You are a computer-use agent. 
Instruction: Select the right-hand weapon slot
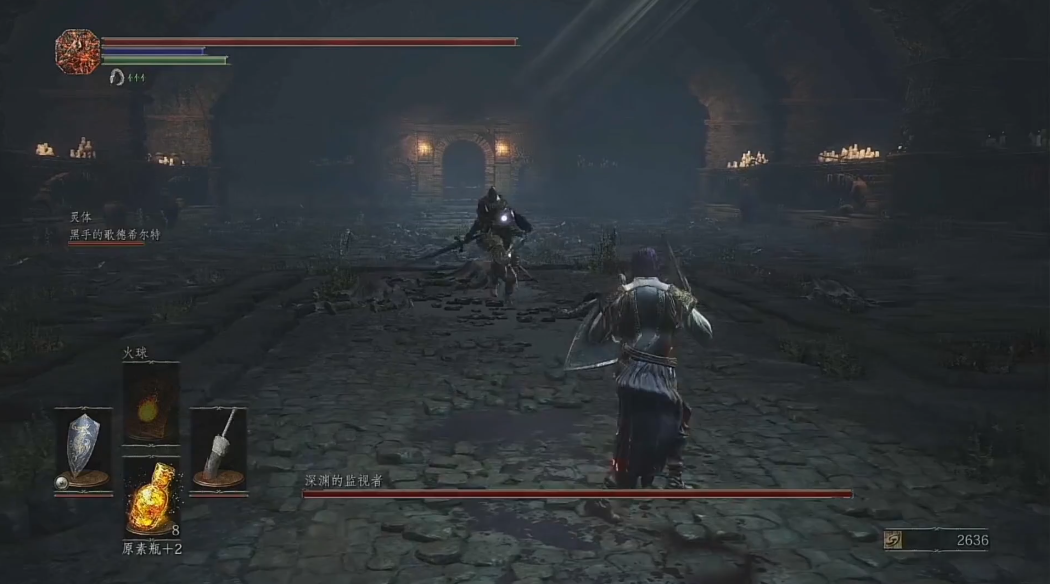[218, 450]
